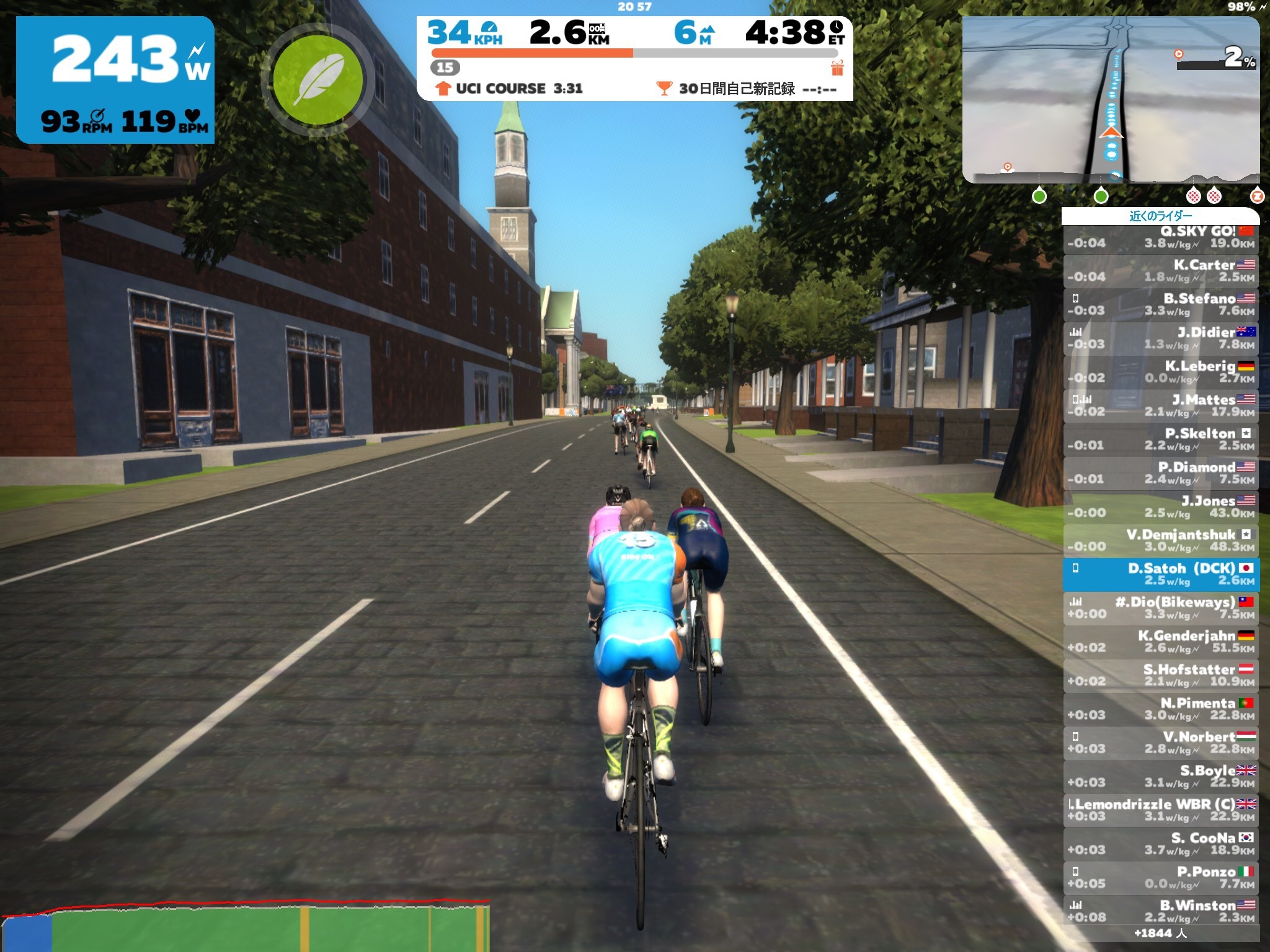Select B.Stefano in nearby riders
This screenshot has height=952, width=1270.
coord(1161,304)
